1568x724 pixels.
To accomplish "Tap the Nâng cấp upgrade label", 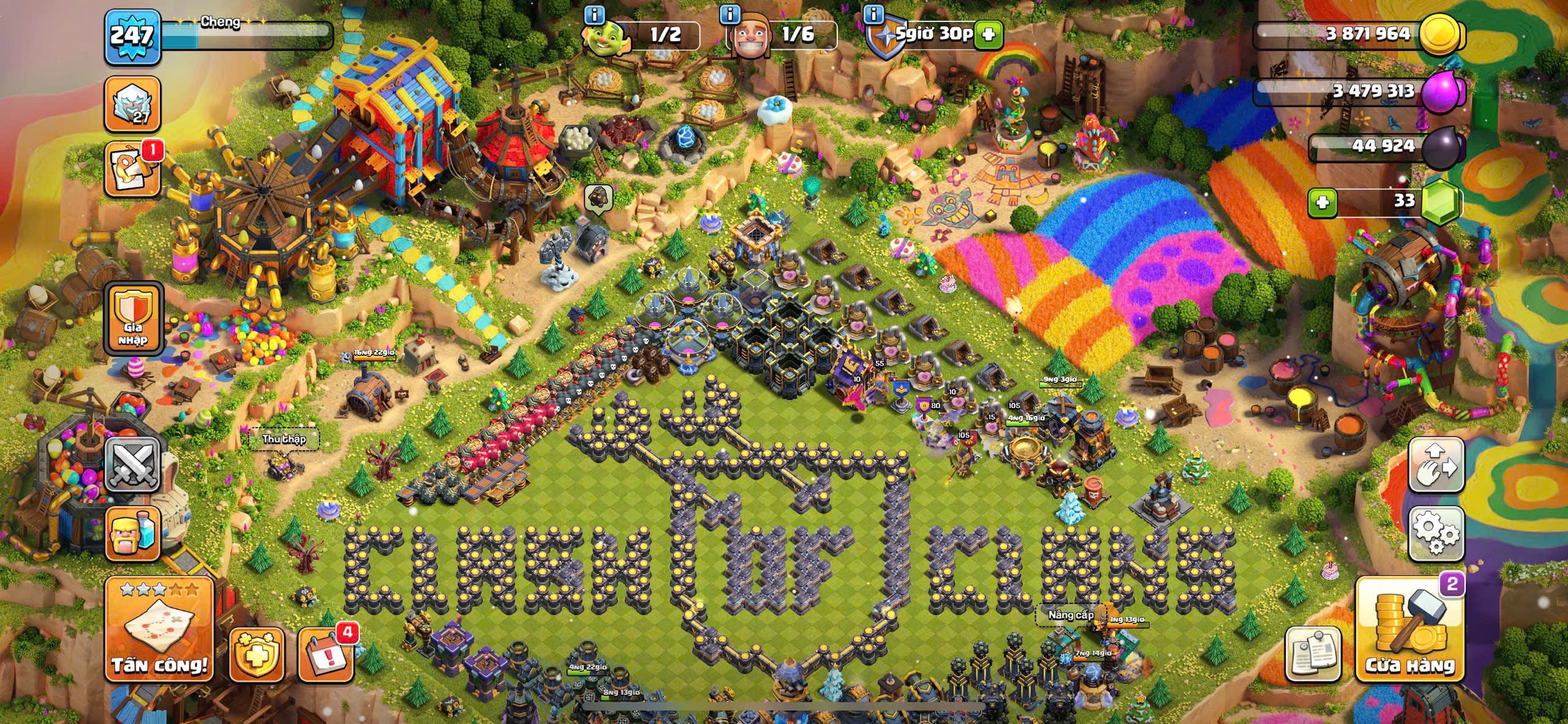I will [x=1070, y=614].
